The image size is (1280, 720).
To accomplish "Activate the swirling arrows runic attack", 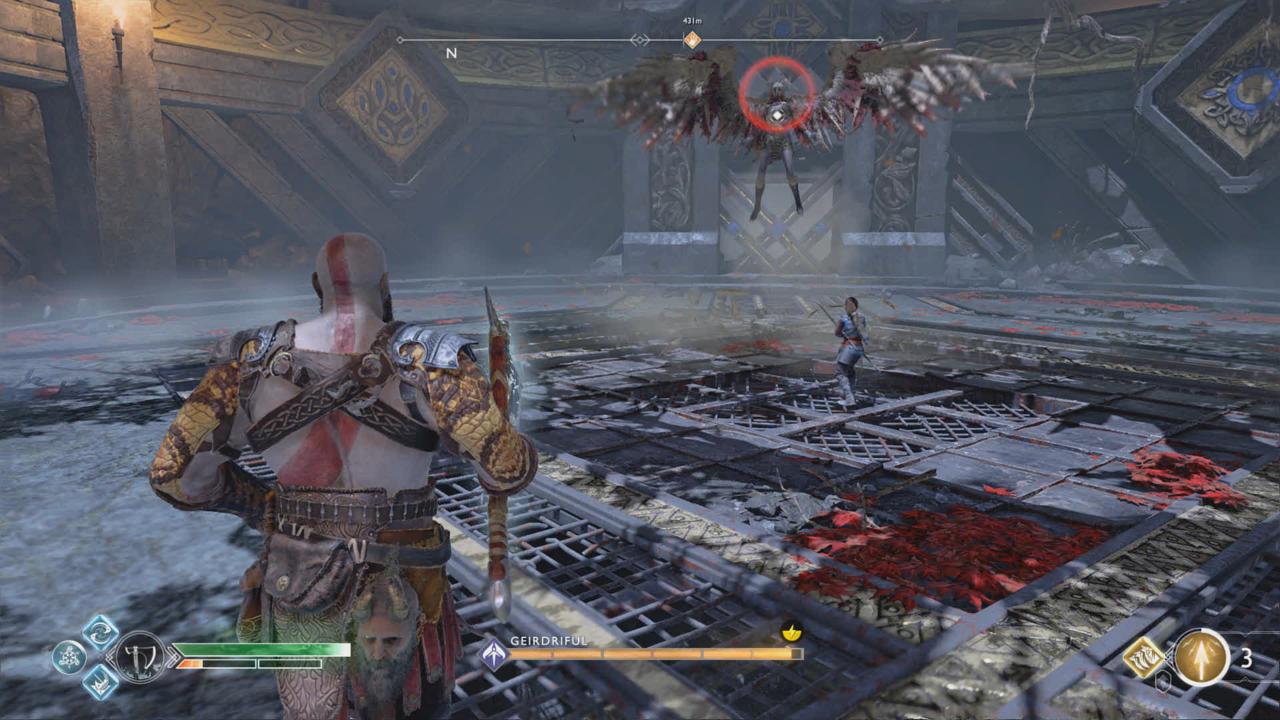I will (100, 632).
